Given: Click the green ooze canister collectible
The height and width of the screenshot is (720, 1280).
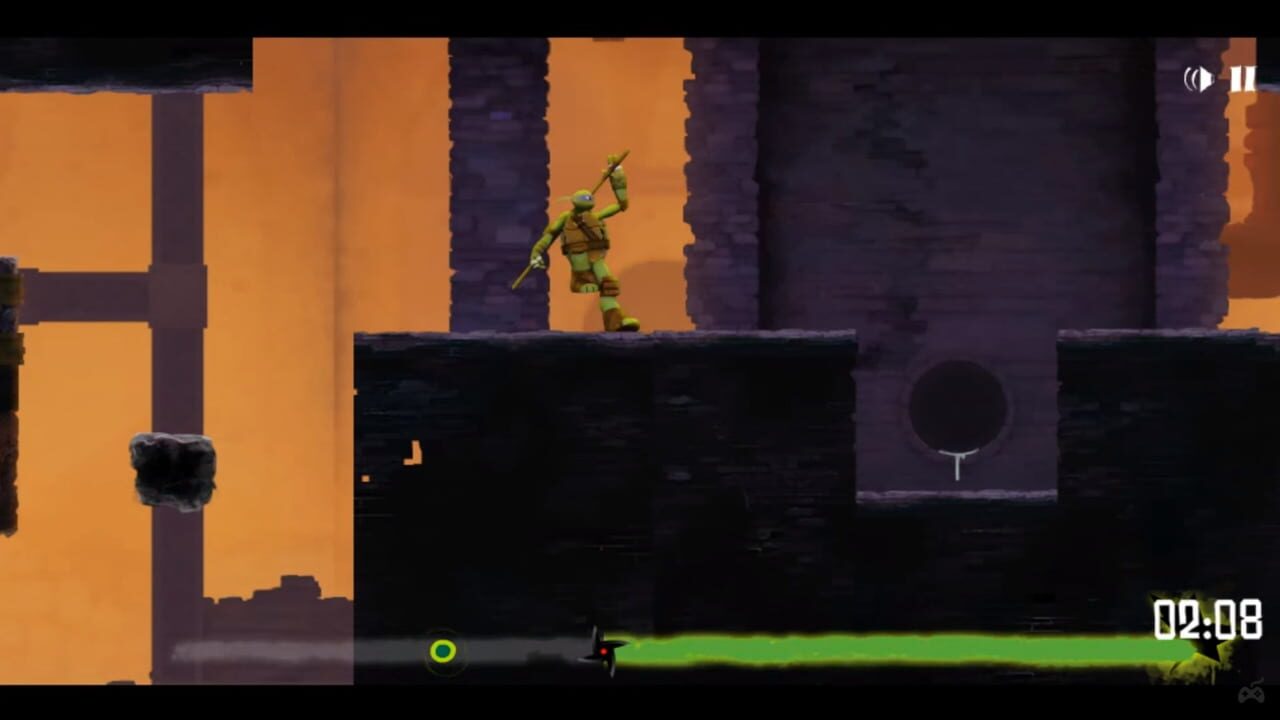Looking at the screenshot, I should point(444,651).
